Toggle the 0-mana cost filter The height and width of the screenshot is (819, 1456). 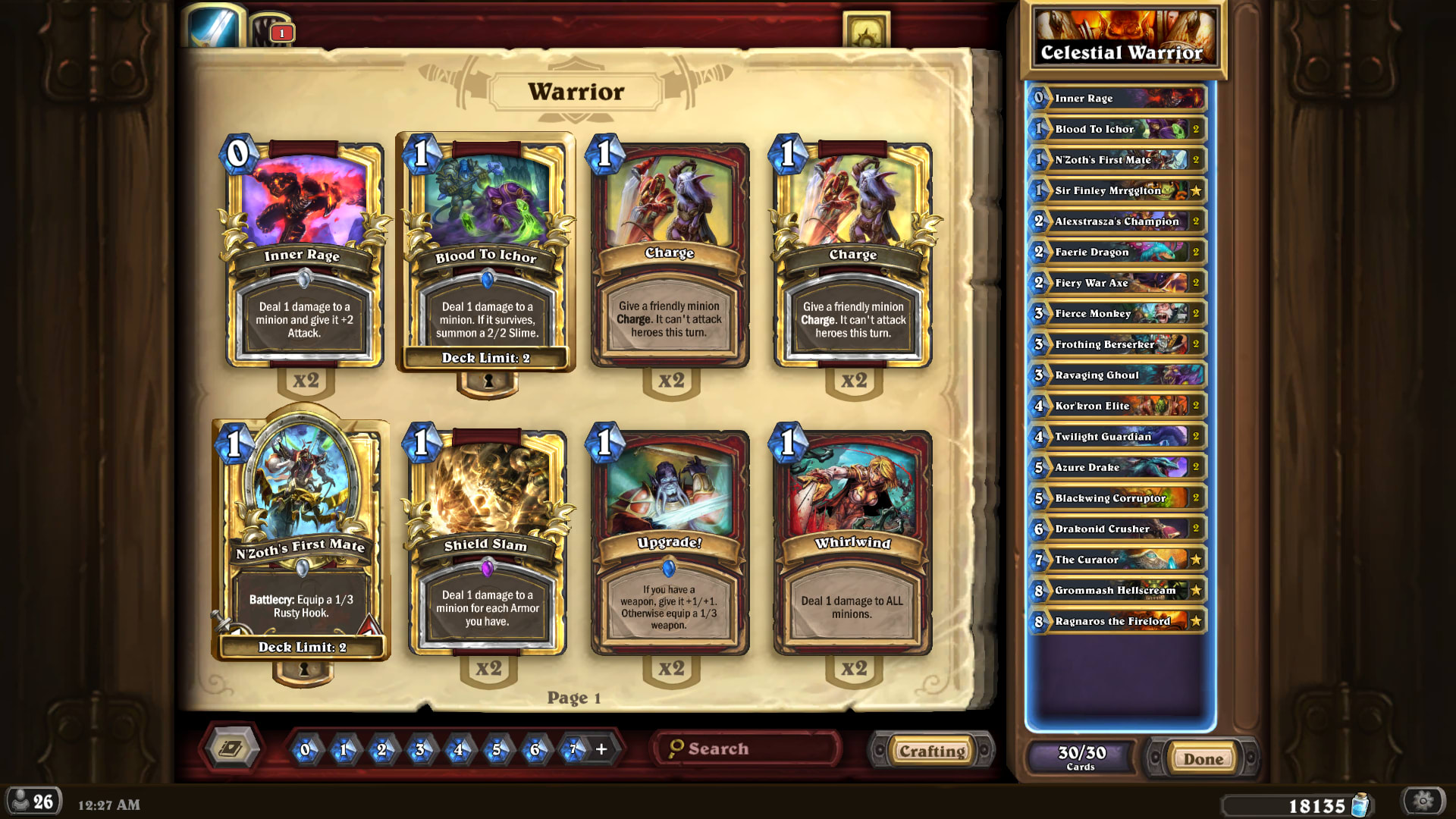coord(306,750)
